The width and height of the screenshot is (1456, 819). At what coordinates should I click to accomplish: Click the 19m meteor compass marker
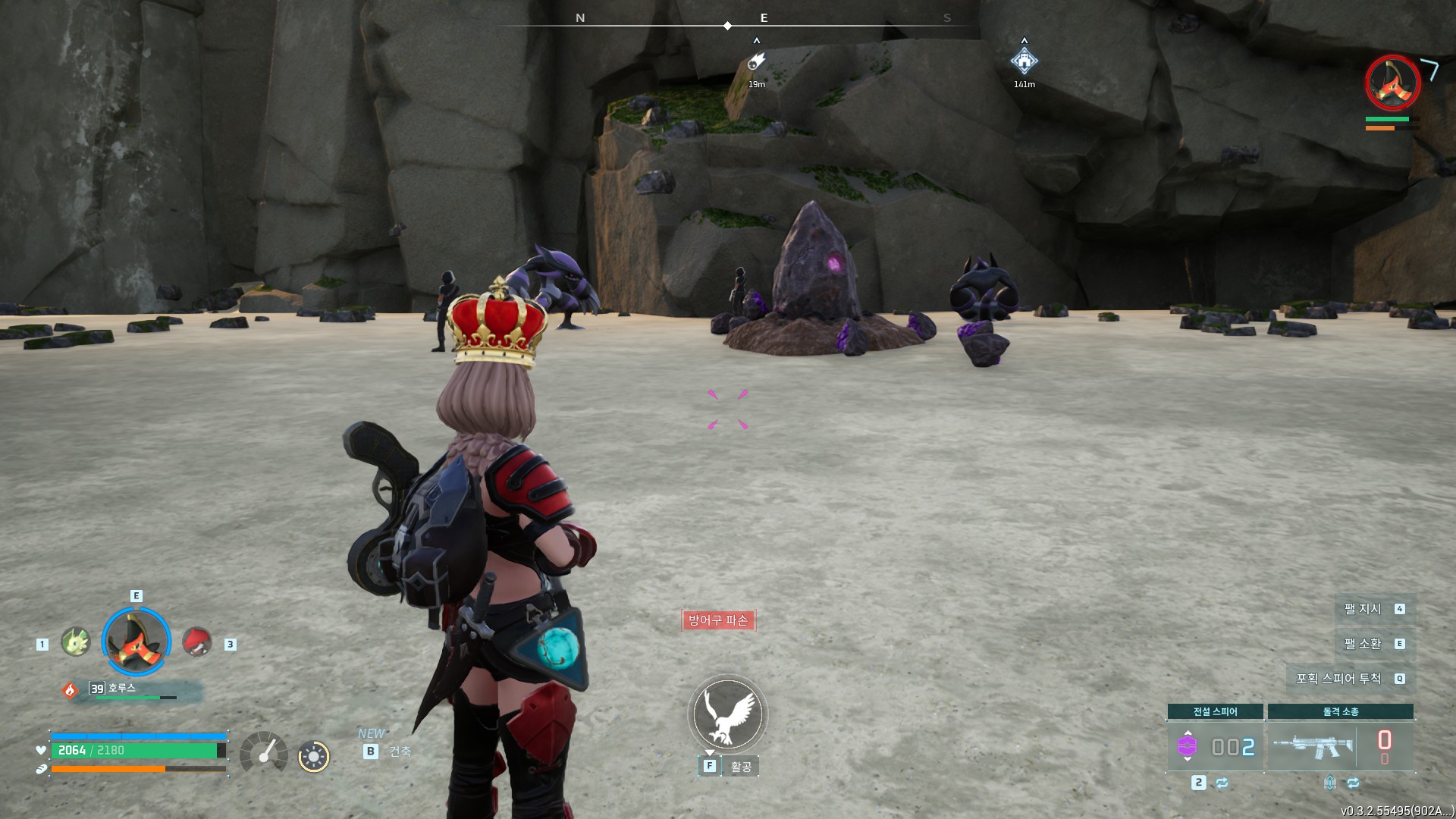pyautogui.click(x=756, y=62)
